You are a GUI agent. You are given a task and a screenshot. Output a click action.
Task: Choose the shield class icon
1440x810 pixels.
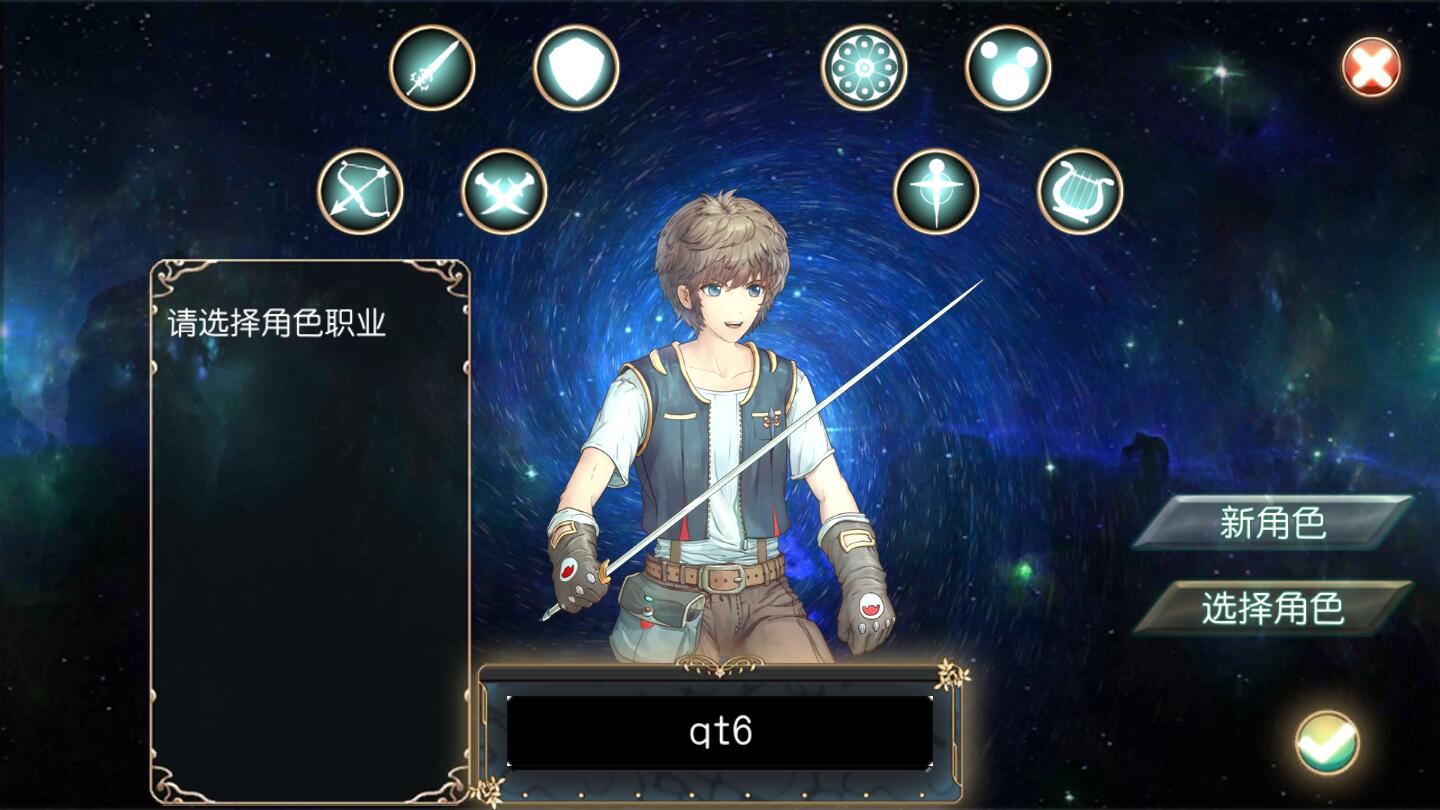pyautogui.click(x=576, y=68)
